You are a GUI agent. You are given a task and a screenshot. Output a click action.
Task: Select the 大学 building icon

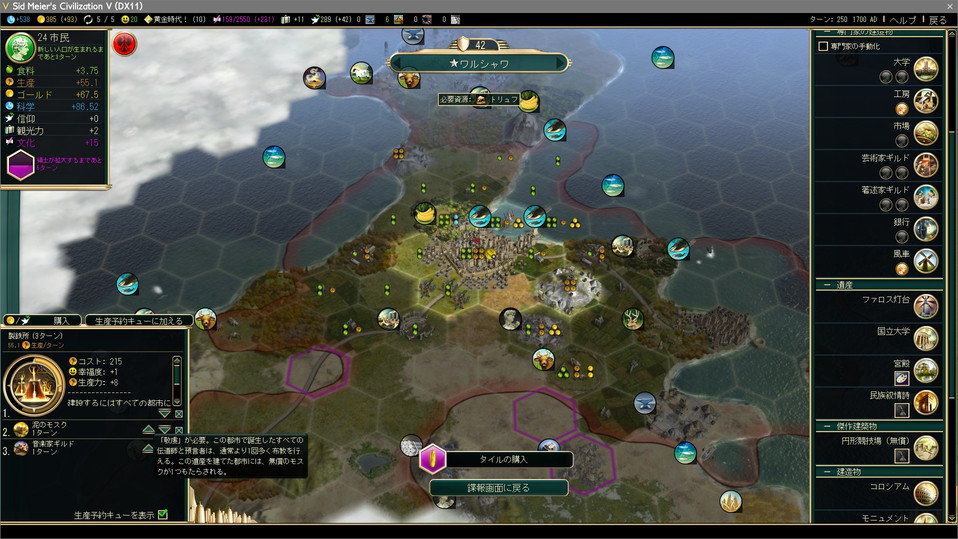pyautogui.click(x=926, y=68)
